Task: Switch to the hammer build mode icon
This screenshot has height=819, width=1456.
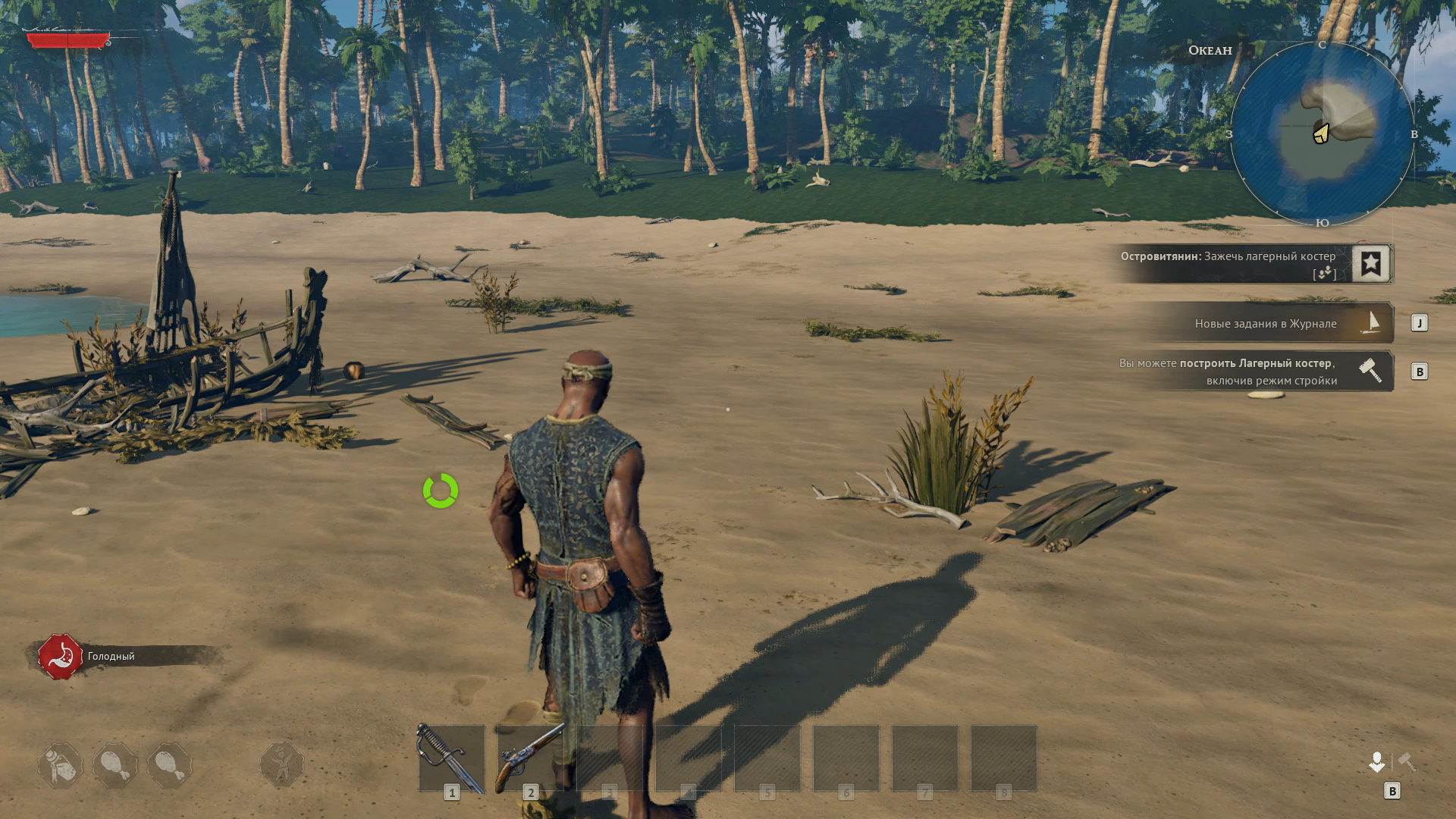Action: pyautogui.click(x=1407, y=761)
